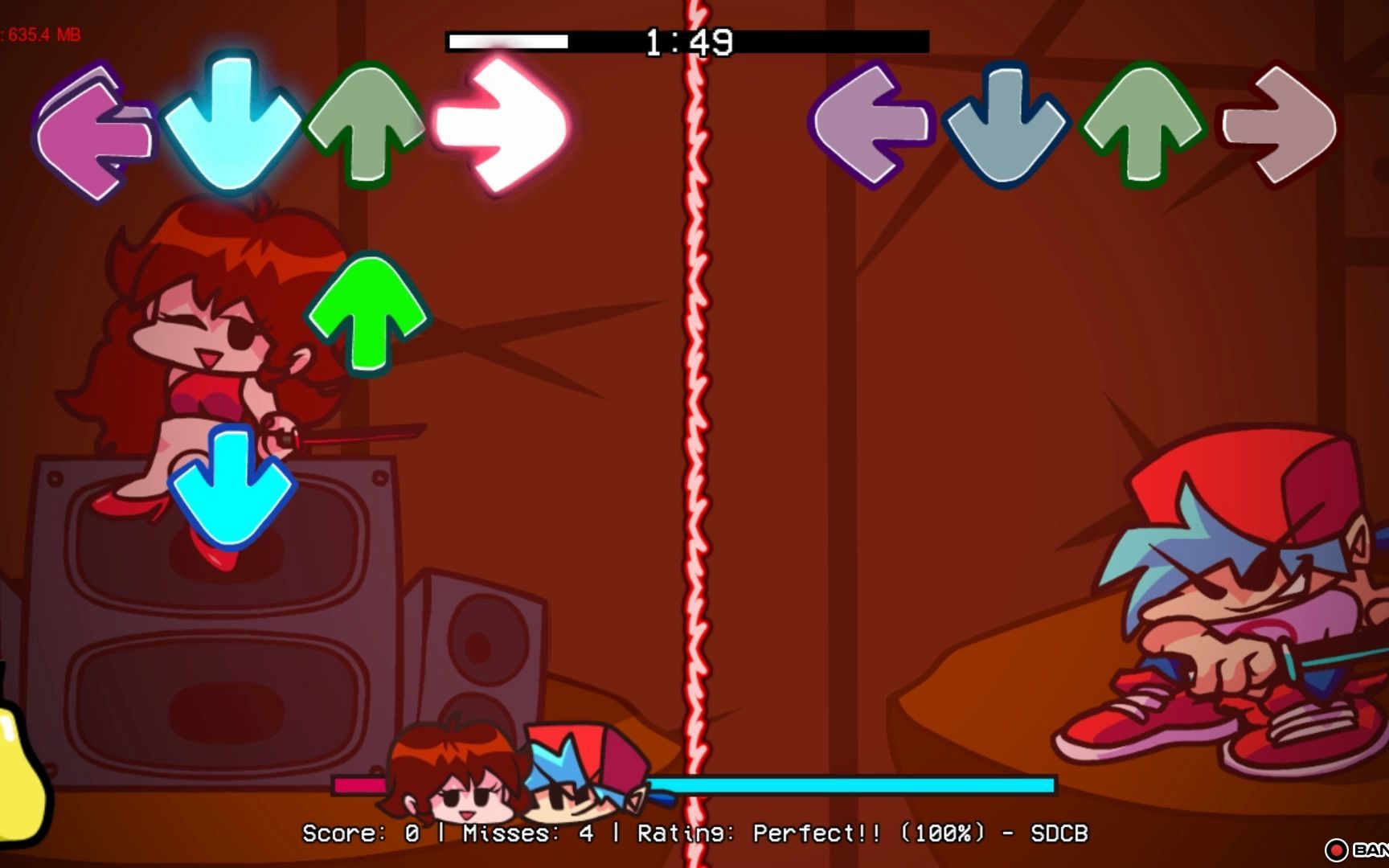Click the cyan health bar section
This screenshot has height=868, width=1389.
click(x=852, y=782)
